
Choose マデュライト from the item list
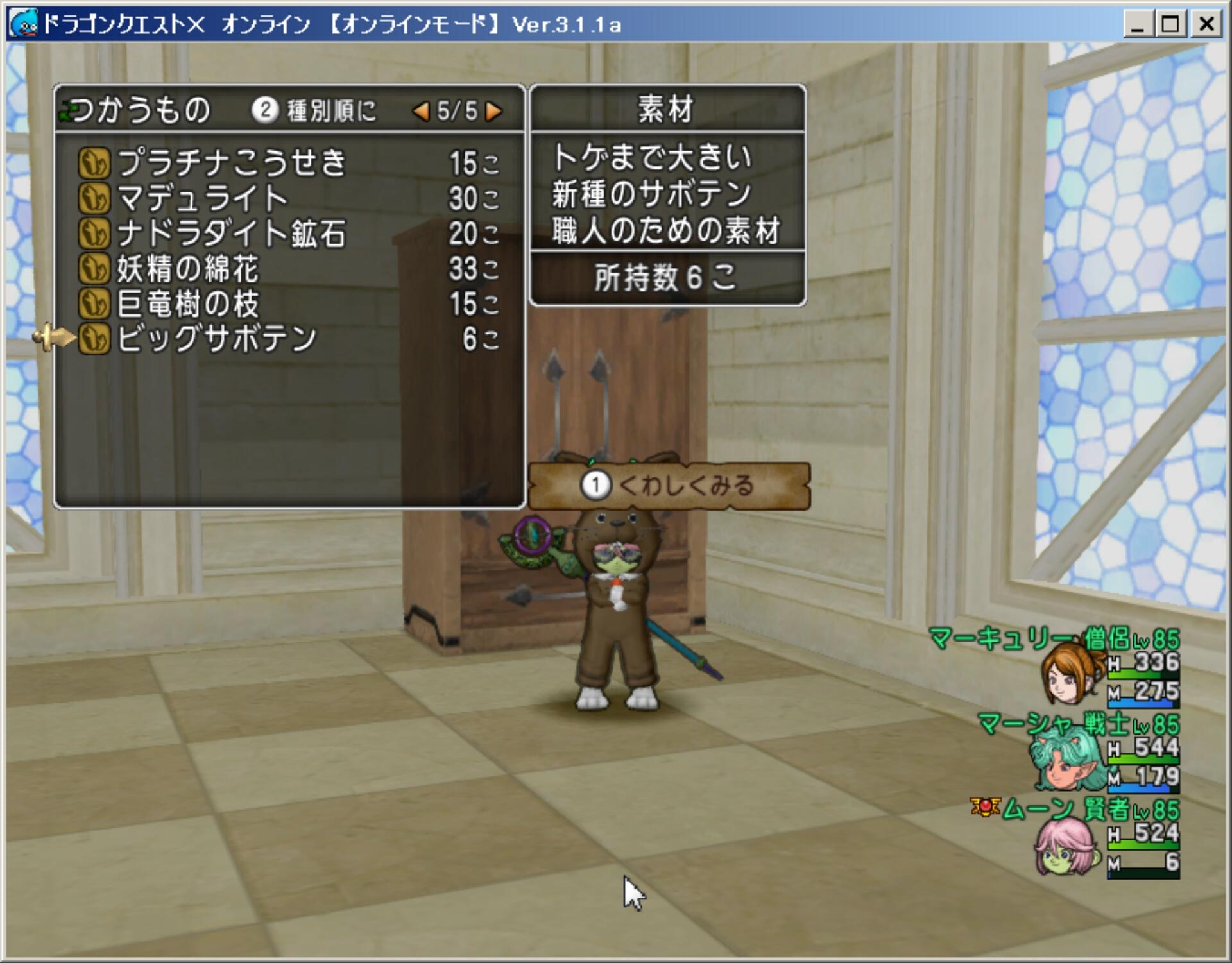(x=203, y=198)
